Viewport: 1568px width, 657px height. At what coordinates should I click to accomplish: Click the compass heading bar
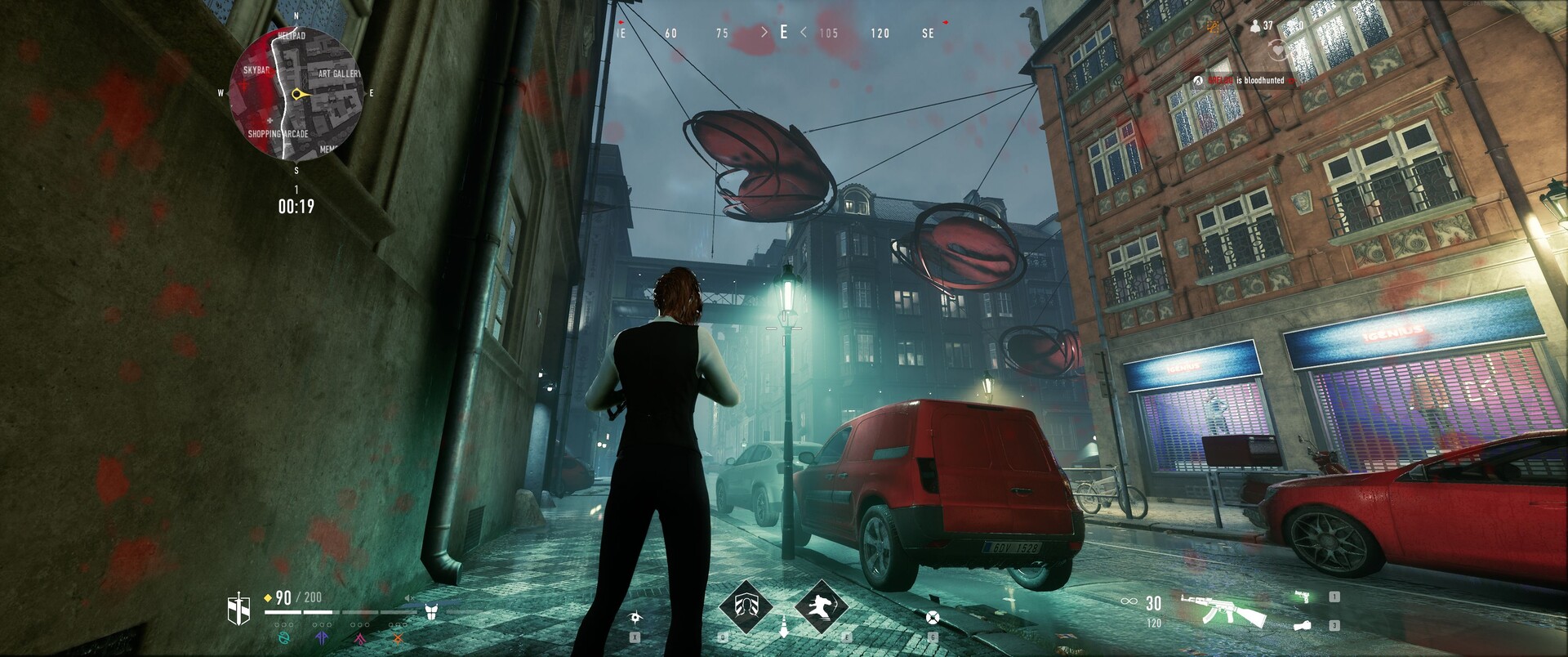click(x=782, y=33)
